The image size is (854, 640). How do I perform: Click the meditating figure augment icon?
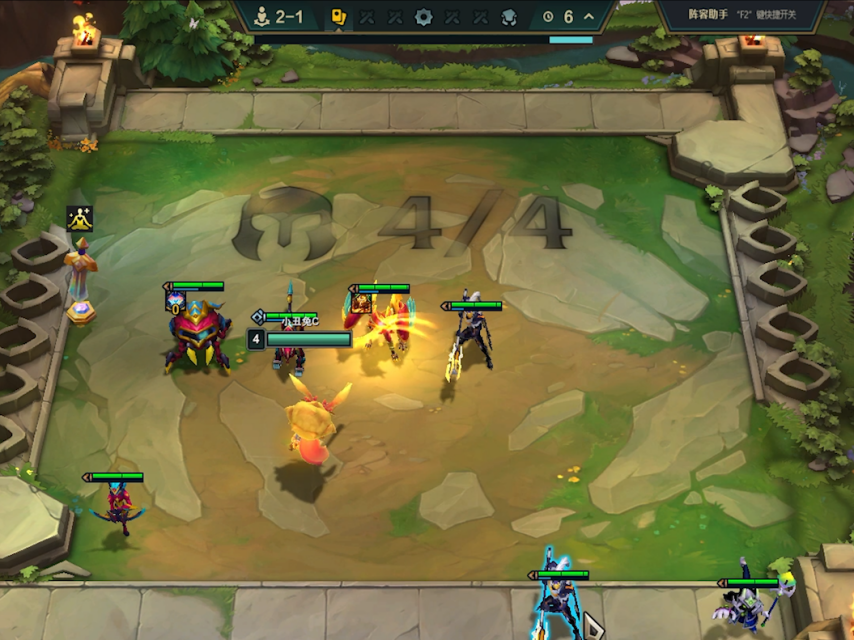[x=80, y=217]
